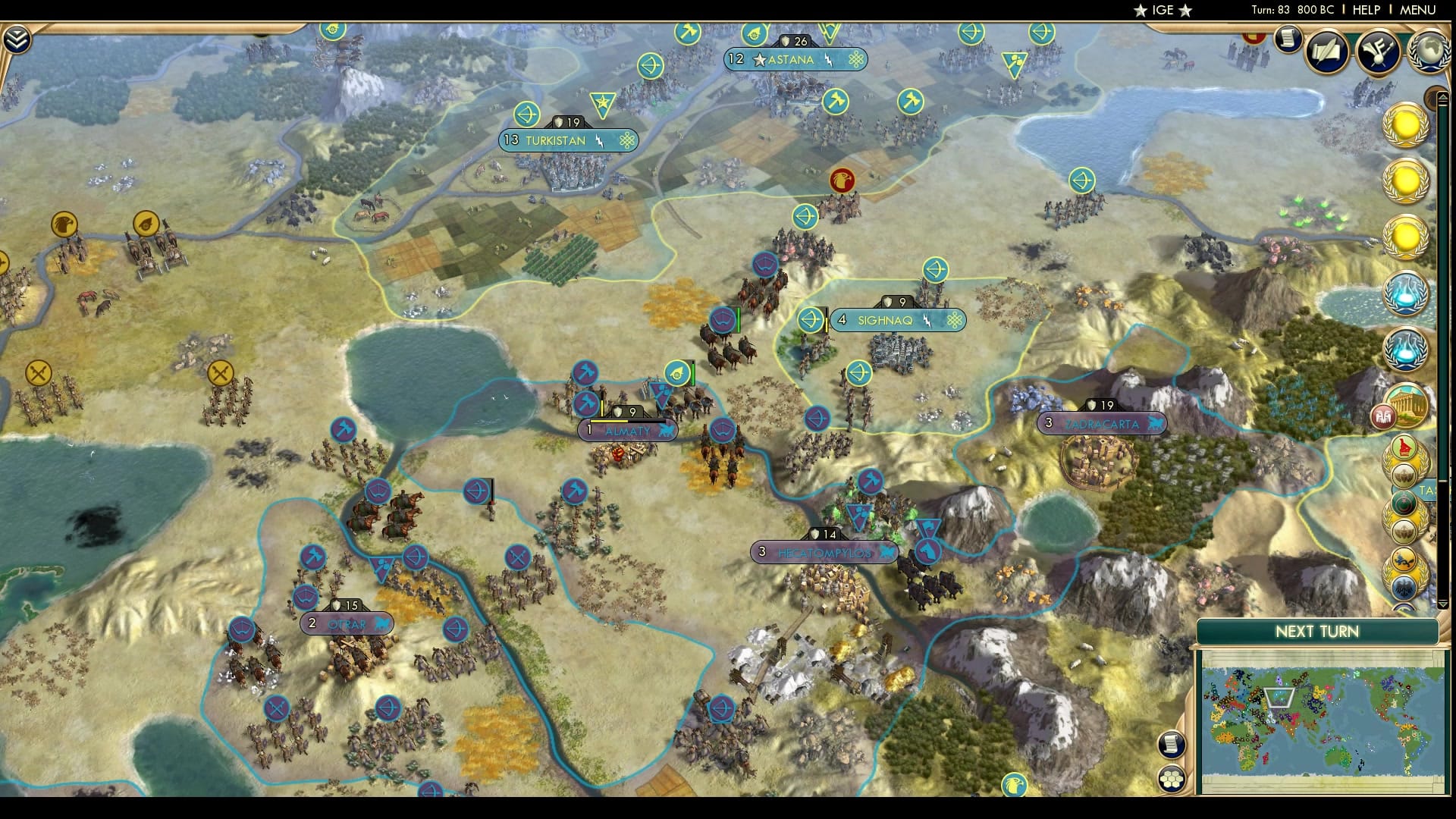The height and width of the screenshot is (819, 1456).
Task: Toggle the strategic view scroll icon above minimap
Action: point(1172,745)
